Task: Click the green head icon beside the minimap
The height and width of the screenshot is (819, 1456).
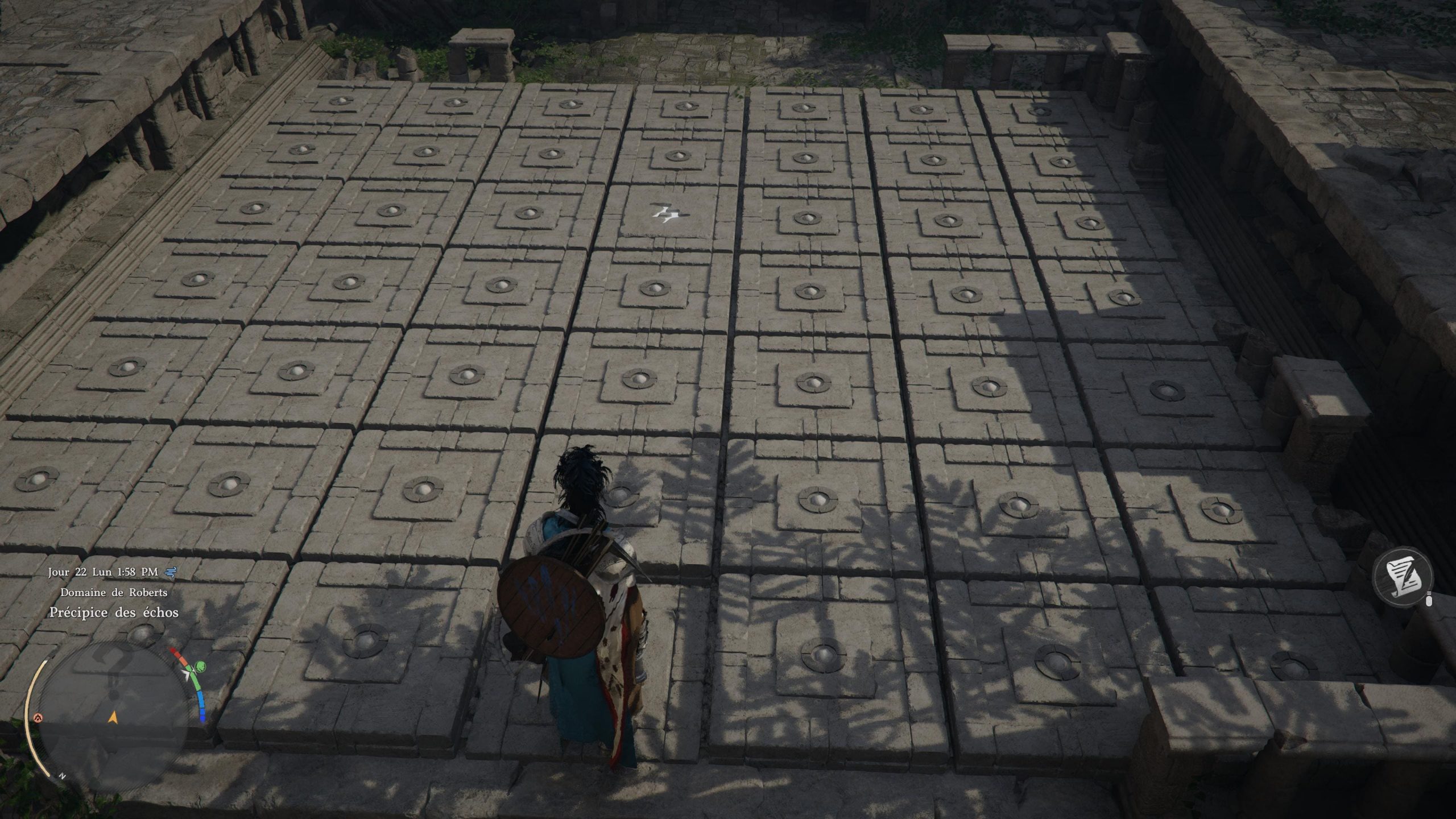Action: [200, 667]
